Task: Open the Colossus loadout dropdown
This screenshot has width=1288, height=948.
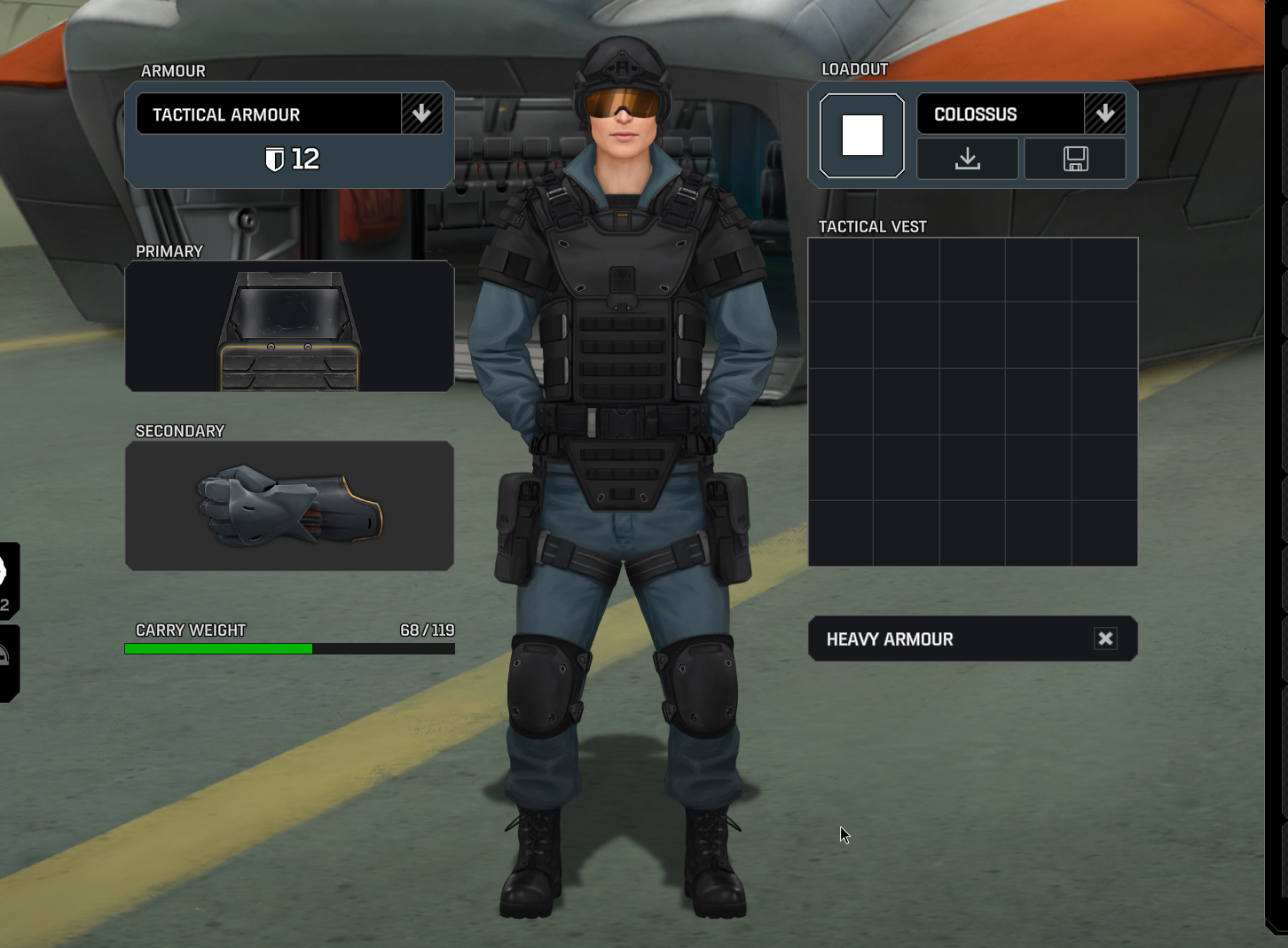Action: tap(1104, 114)
